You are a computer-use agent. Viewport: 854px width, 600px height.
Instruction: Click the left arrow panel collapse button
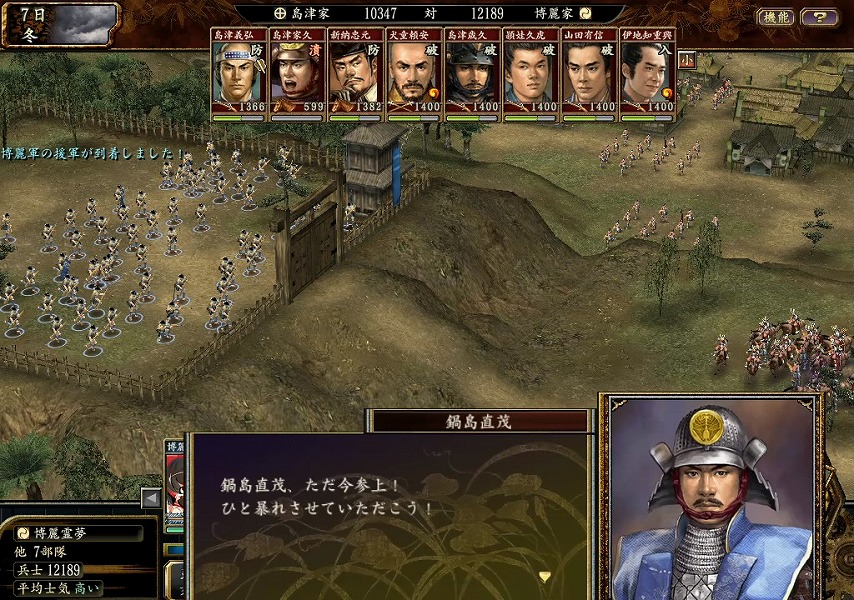151,498
